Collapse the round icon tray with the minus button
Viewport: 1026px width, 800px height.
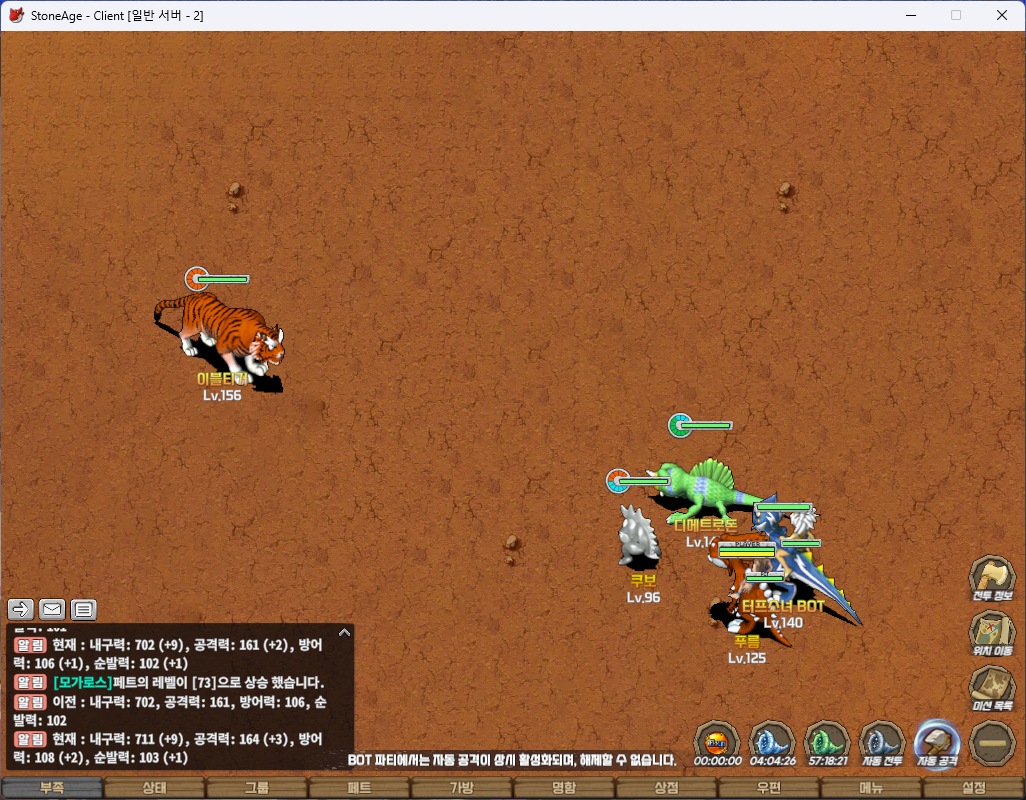pos(992,742)
